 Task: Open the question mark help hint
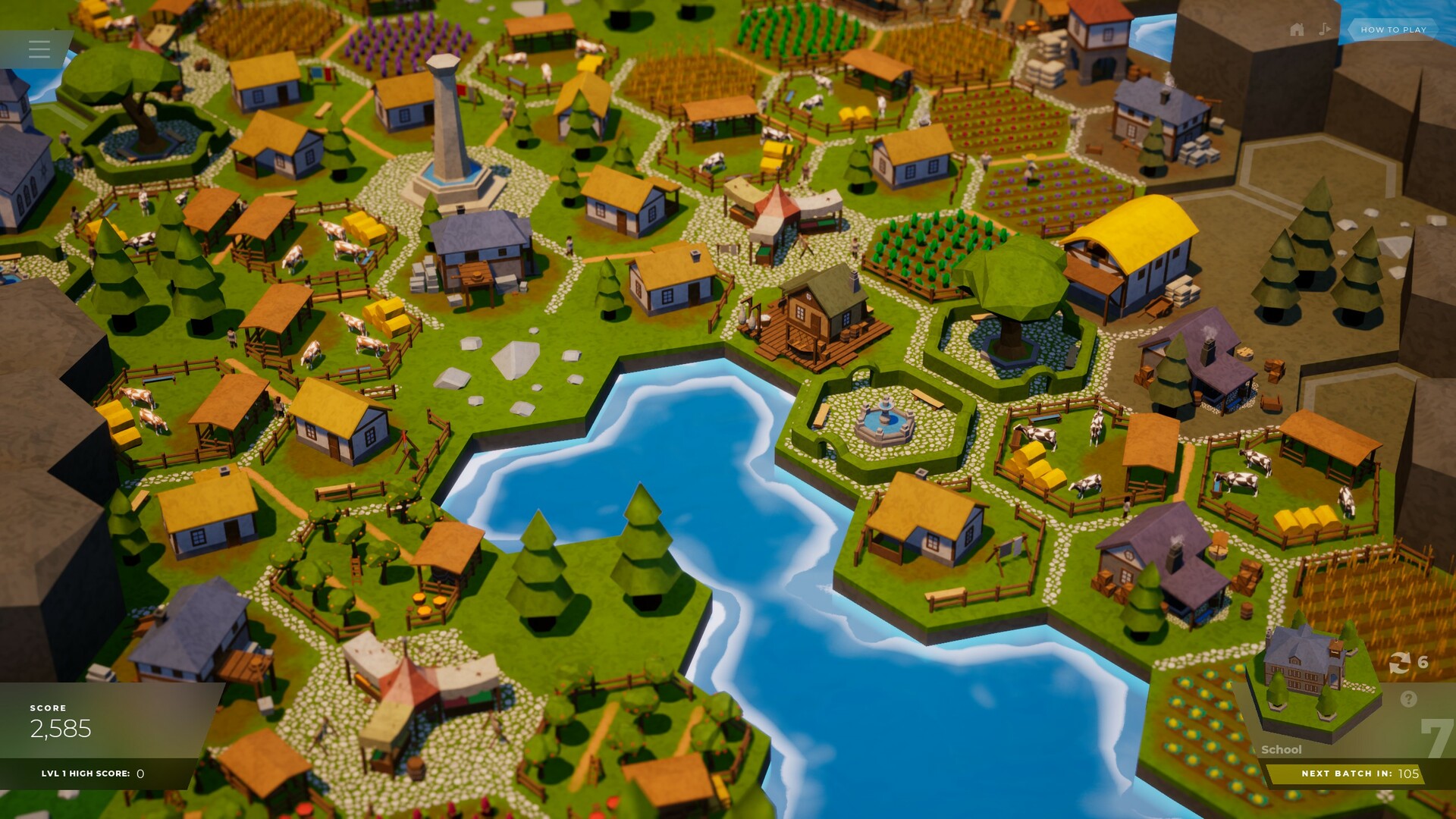[1408, 698]
